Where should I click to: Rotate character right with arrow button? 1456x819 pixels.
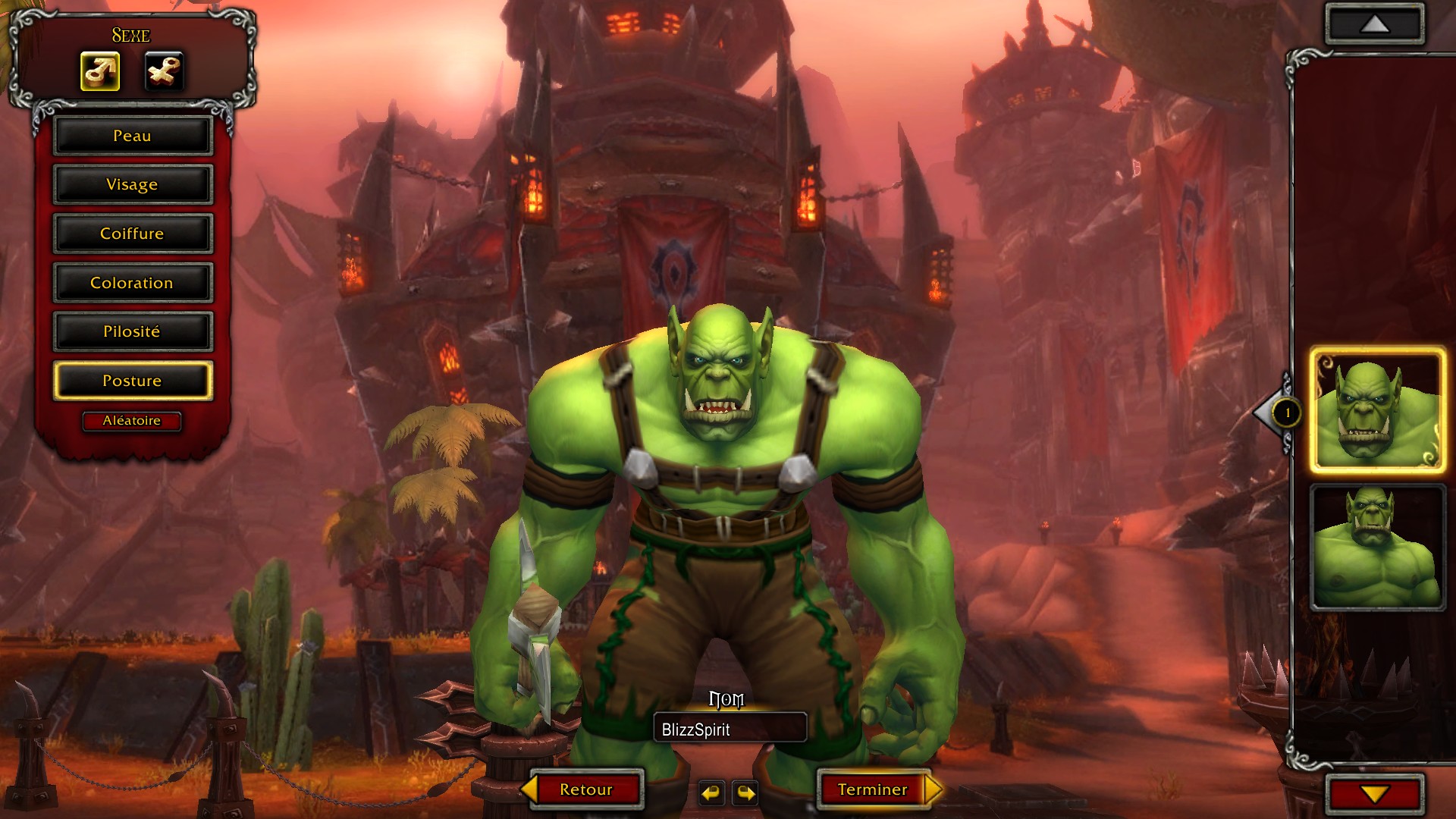point(746,793)
